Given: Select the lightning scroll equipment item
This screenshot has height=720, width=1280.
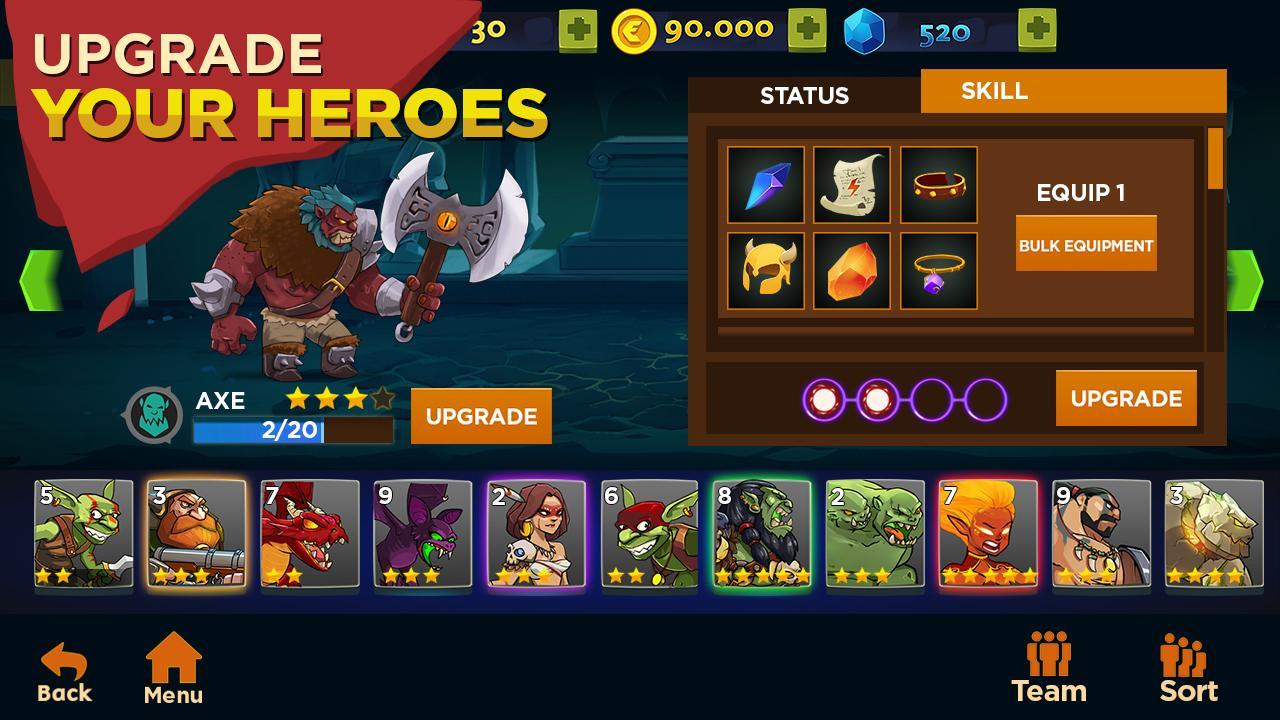Looking at the screenshot, I should 850,185.
